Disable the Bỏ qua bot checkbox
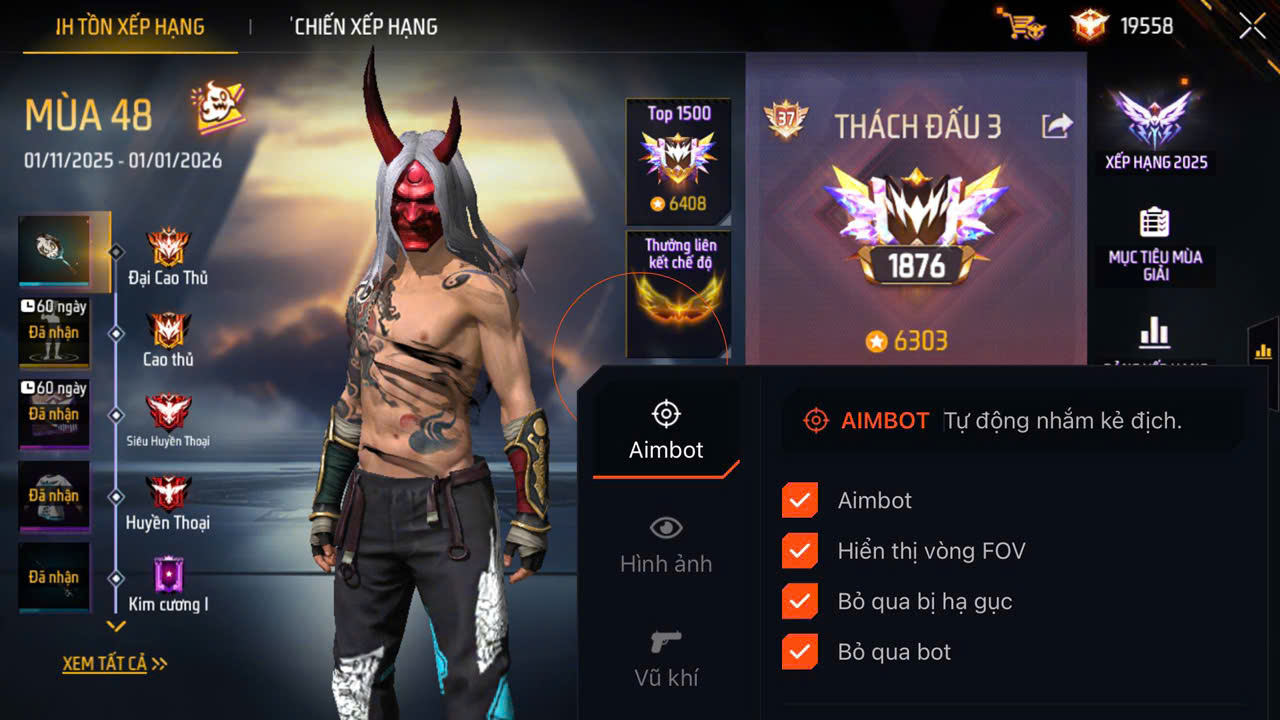The image size is (1280, 720). 799,652
